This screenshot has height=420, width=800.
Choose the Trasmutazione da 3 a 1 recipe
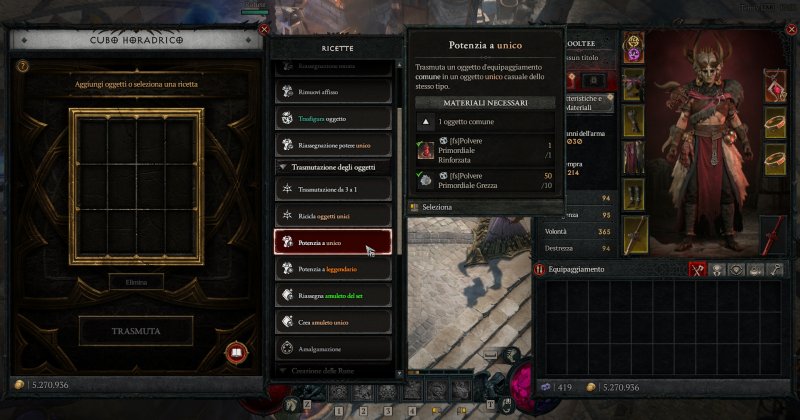pyautogui.click(x=334, y=189)
